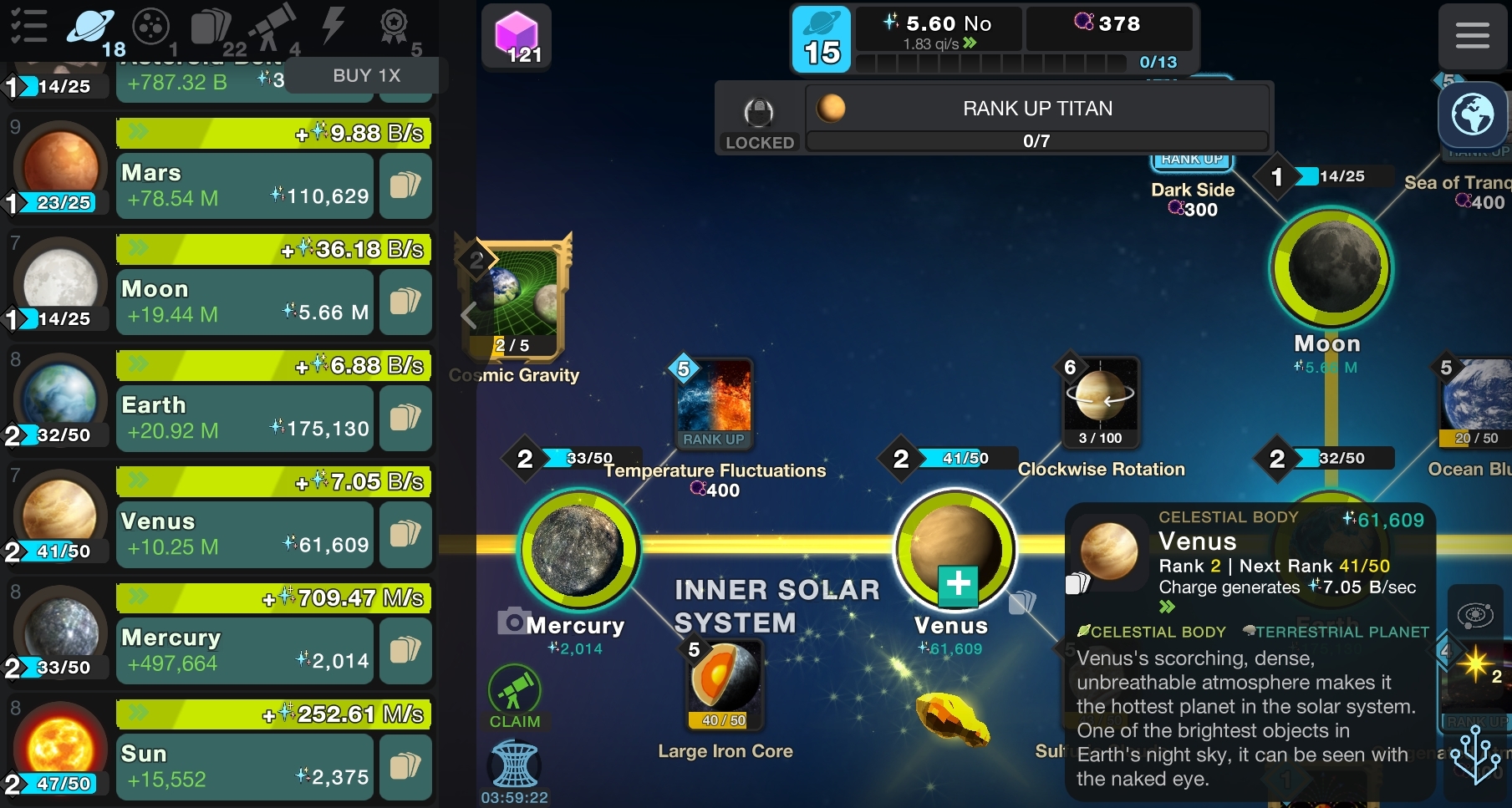The height and width of the screenshot is (808, 1512).
Task: Switch to the planet generators tab
Action: coord(92,28)
